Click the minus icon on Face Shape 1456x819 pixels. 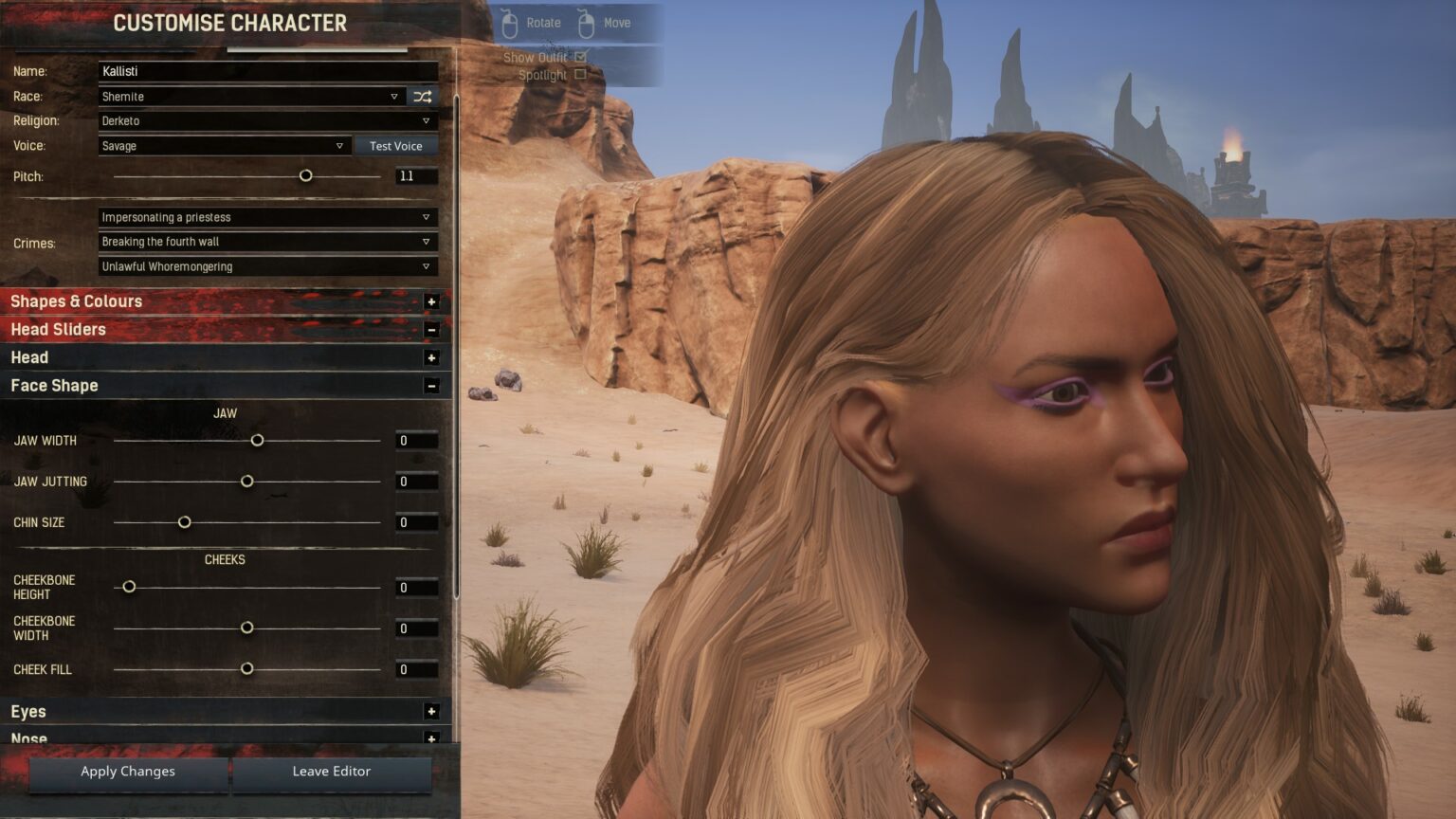tap(432, 386)
